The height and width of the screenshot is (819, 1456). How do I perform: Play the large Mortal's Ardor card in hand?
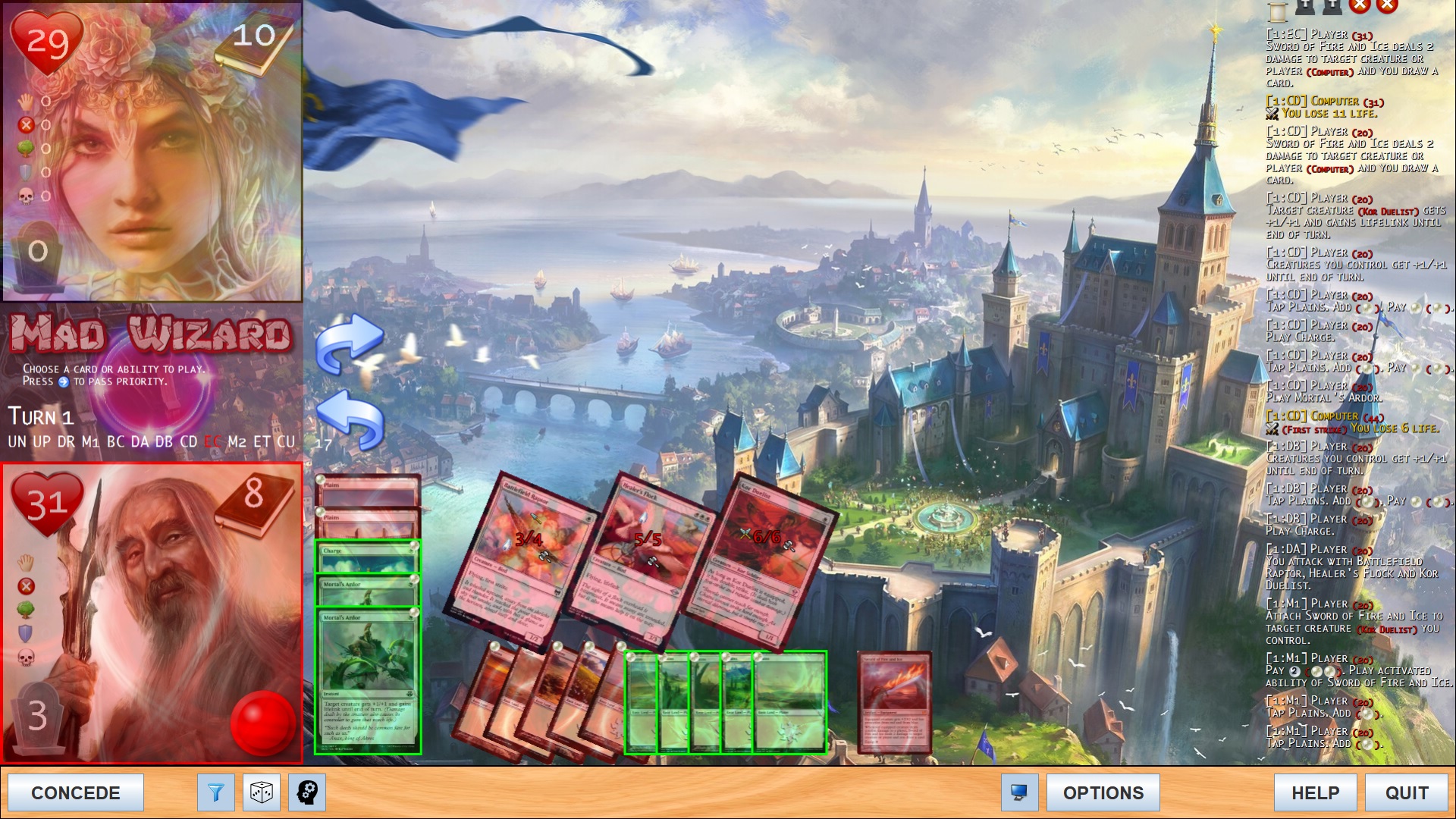tap(368, 682)
